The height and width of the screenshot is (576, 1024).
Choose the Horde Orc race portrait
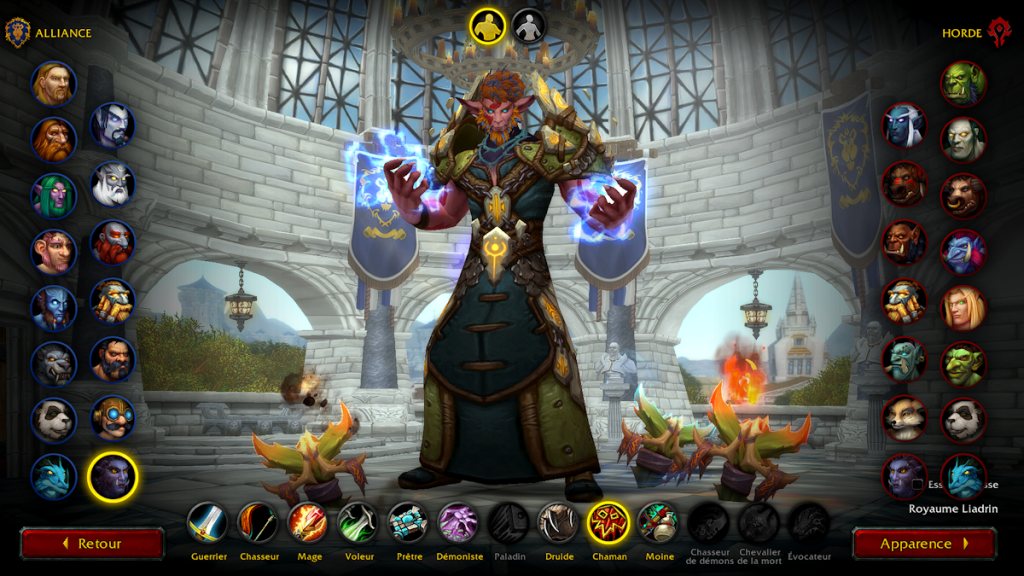coord(963,84)
